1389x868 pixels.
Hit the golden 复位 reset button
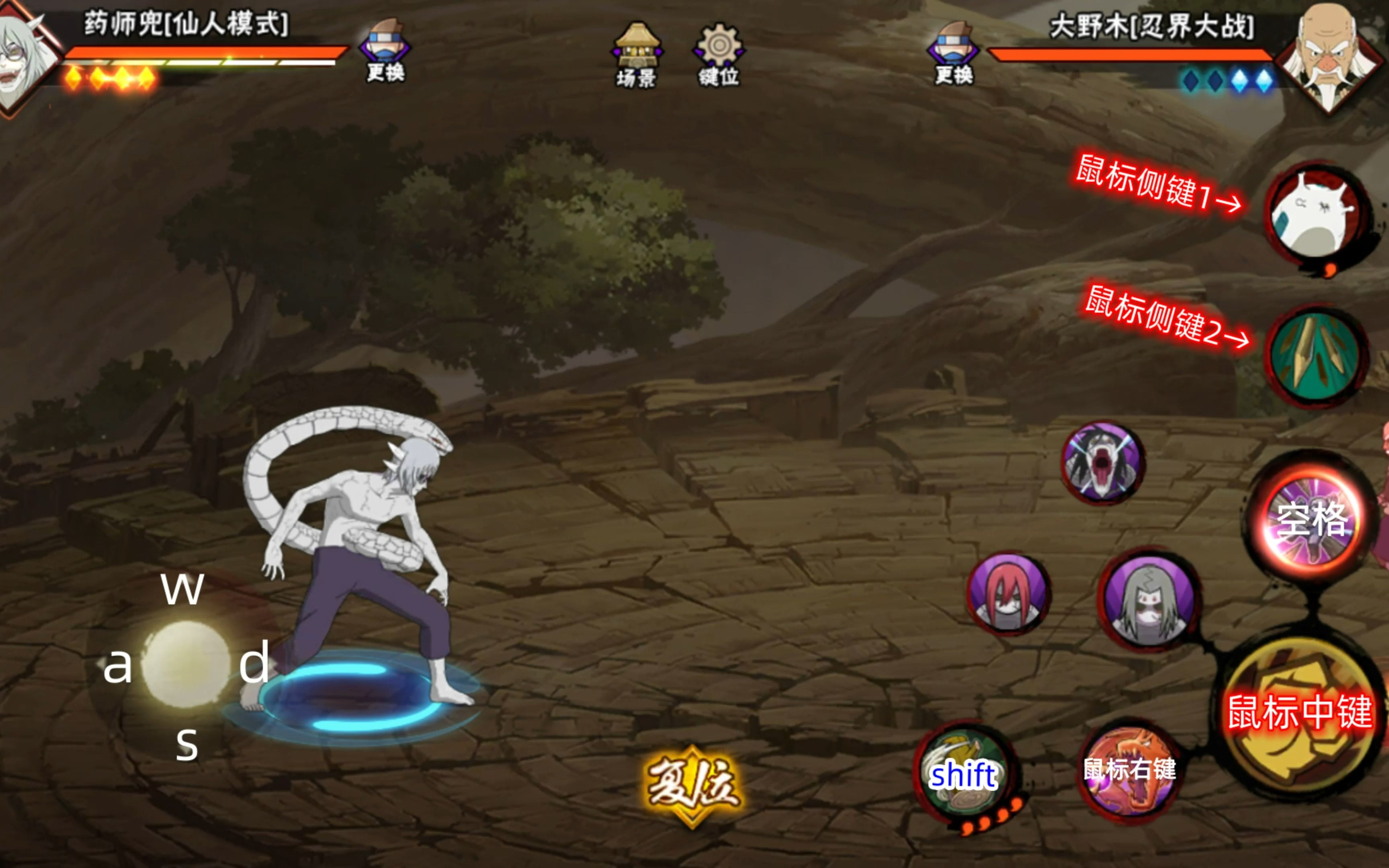[x=693, y=785]
